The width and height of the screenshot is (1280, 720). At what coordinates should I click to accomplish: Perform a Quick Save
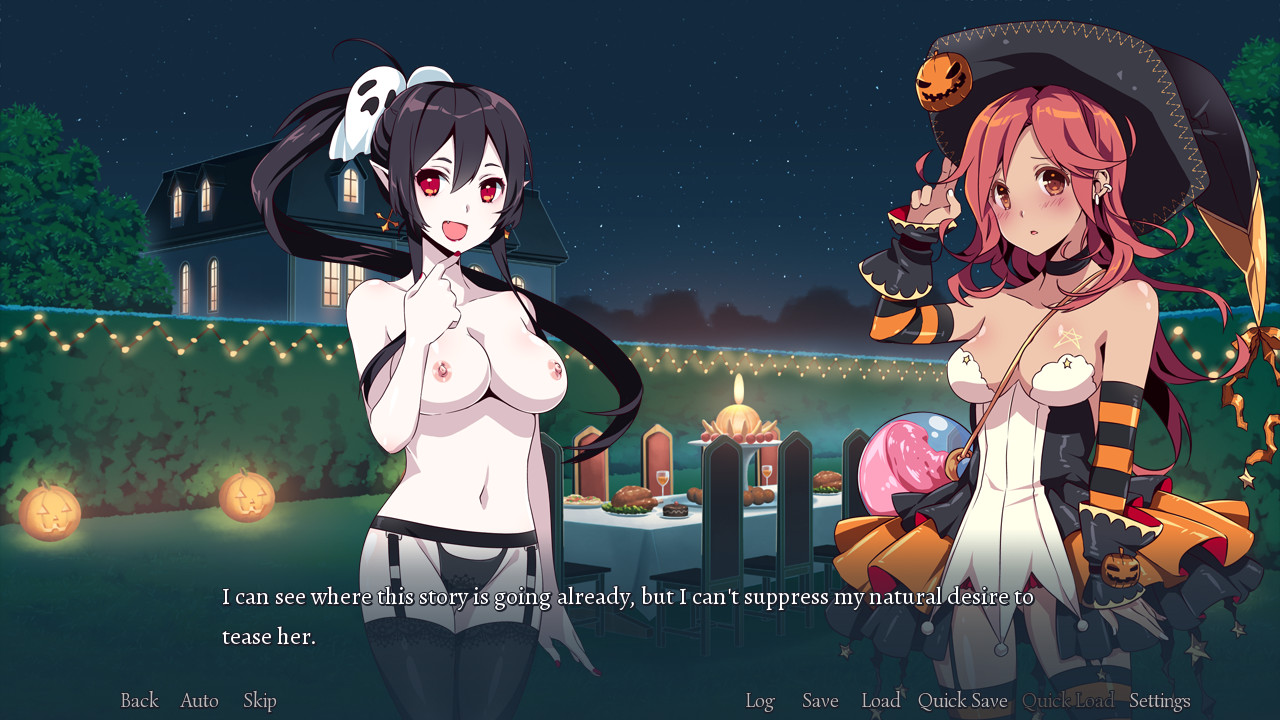pos(961,701)
